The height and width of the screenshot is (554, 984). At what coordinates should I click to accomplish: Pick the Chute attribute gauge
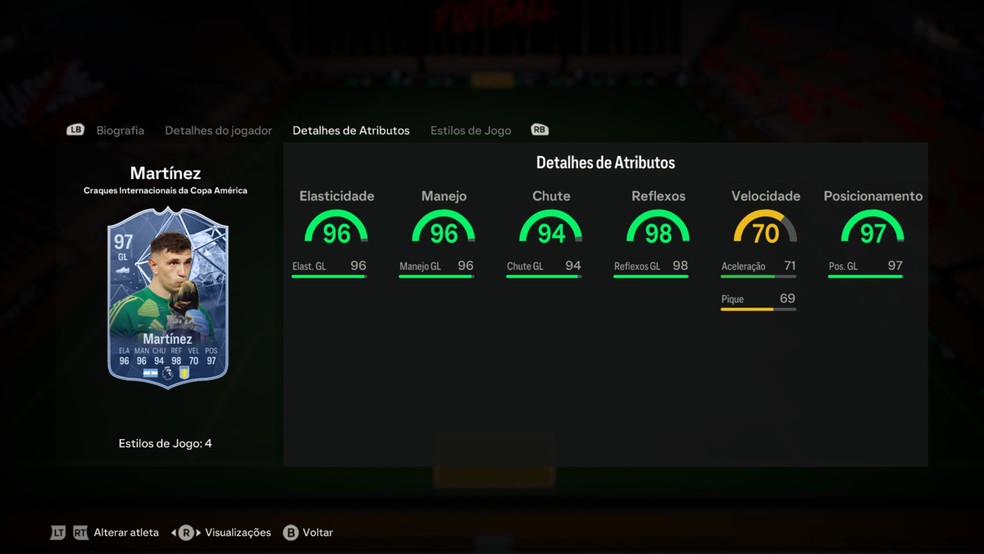(551, 230)
